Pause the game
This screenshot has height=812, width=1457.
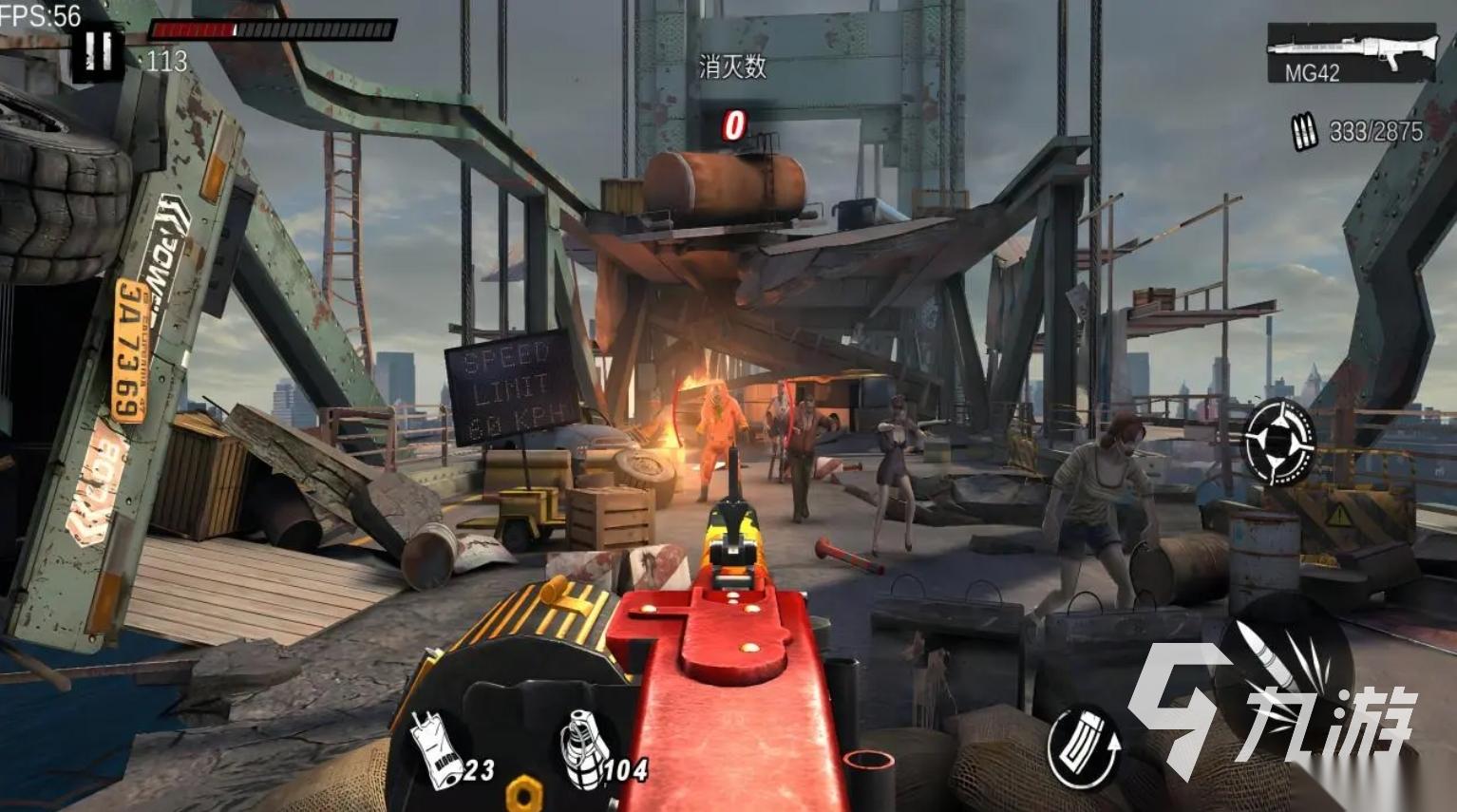pyautogui.click(x=97, y=52)
